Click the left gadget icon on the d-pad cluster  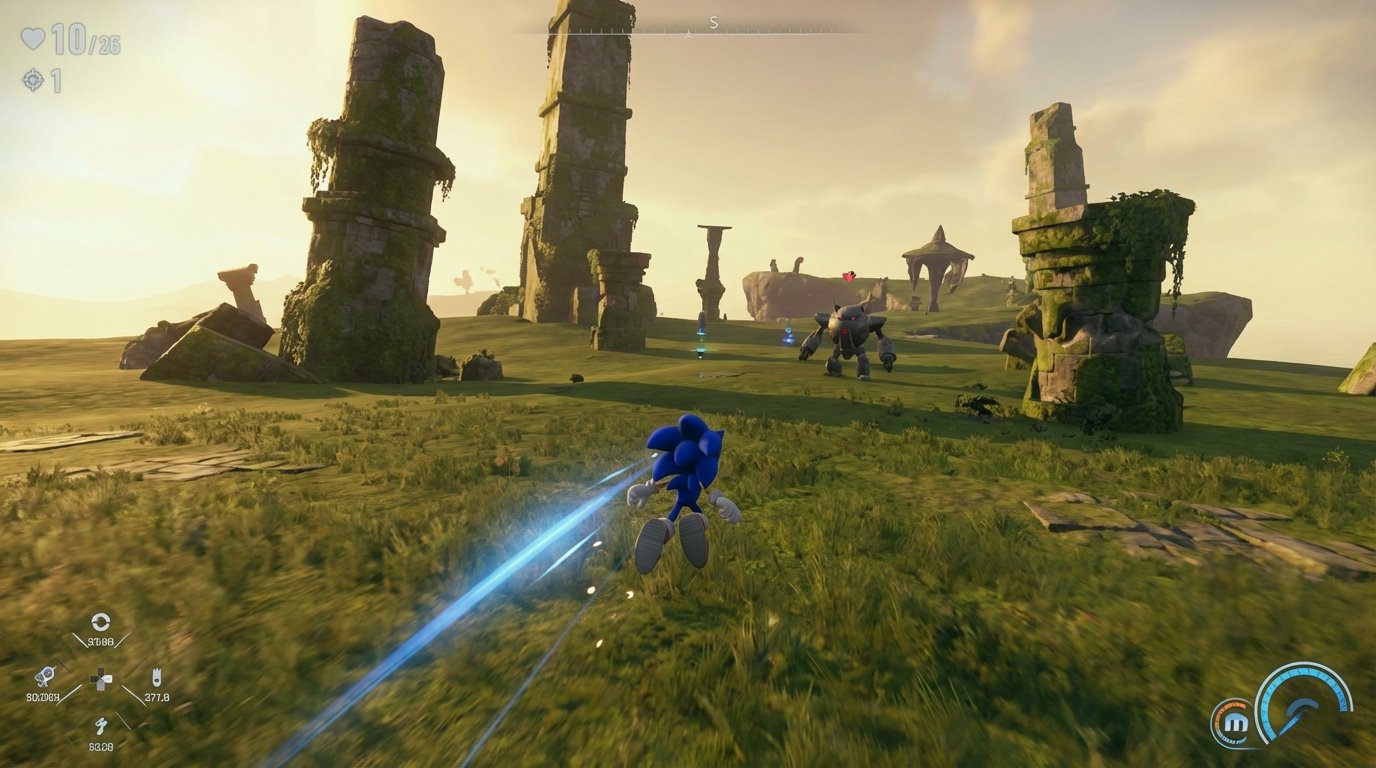tap(48, 675)
